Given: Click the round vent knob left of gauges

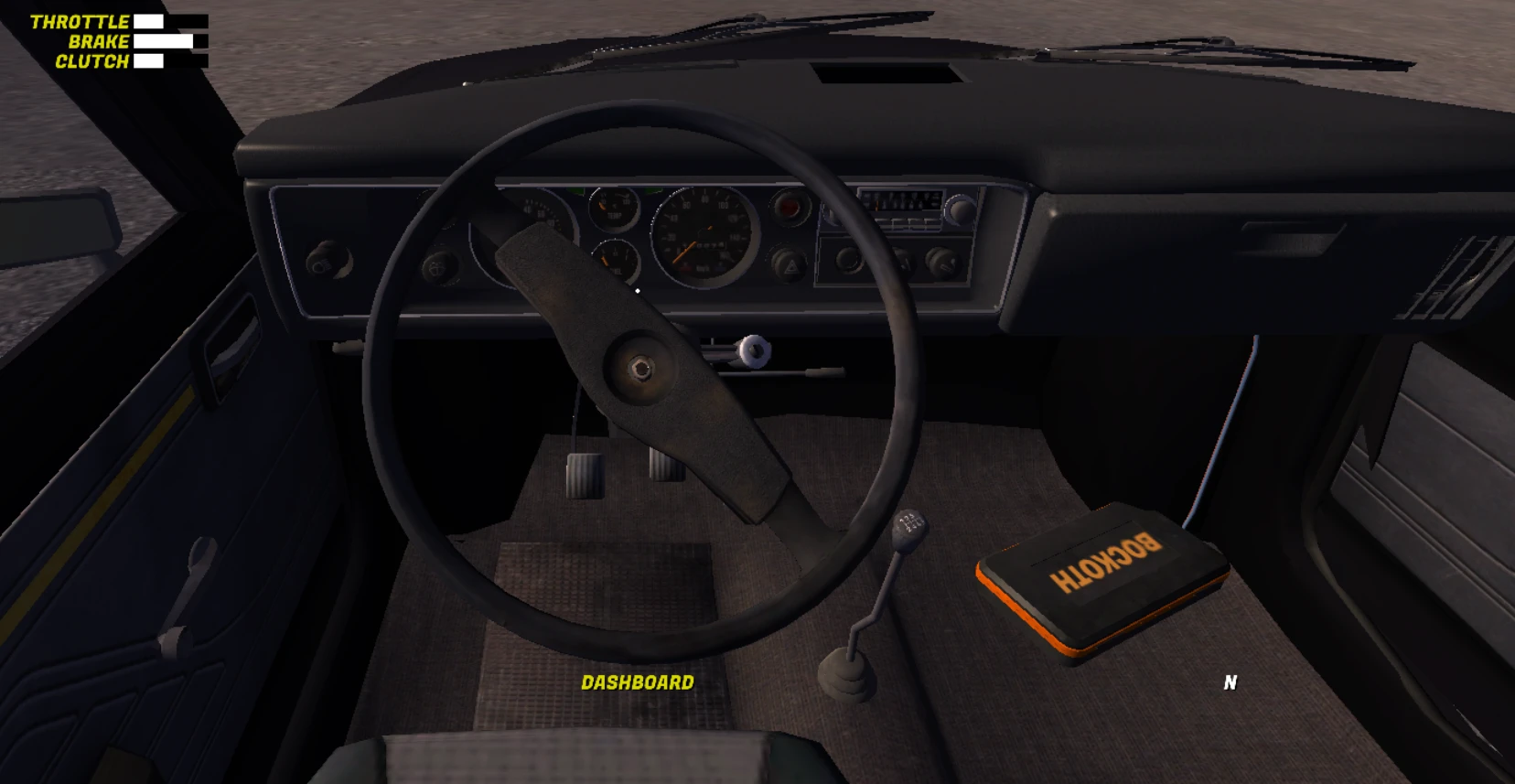Looking at the screenshot, I should (x=326, y=261).
